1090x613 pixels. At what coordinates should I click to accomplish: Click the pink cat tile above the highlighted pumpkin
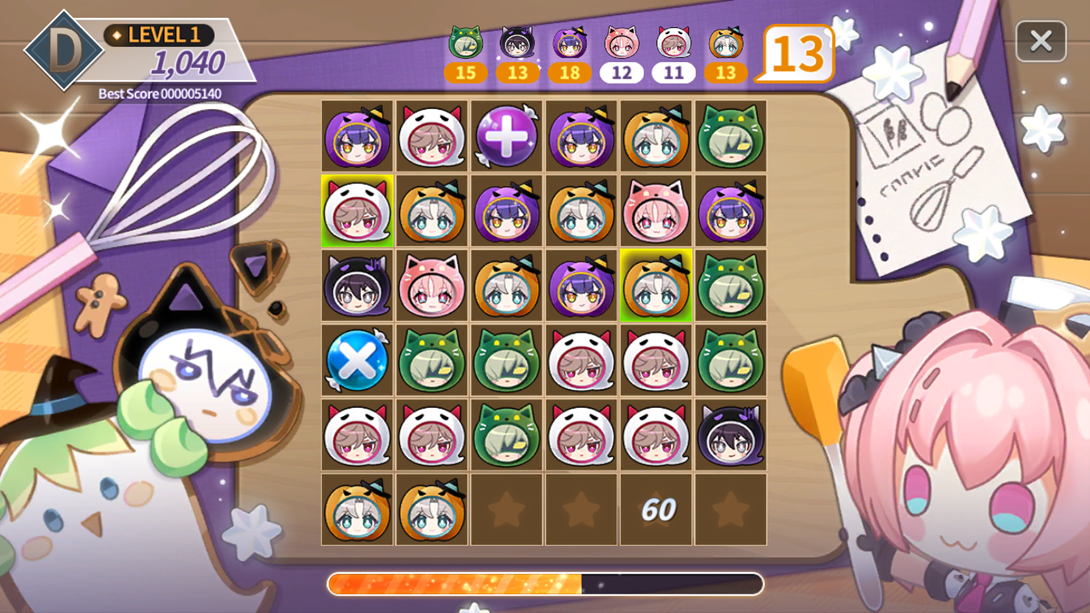tap(655, 212)
